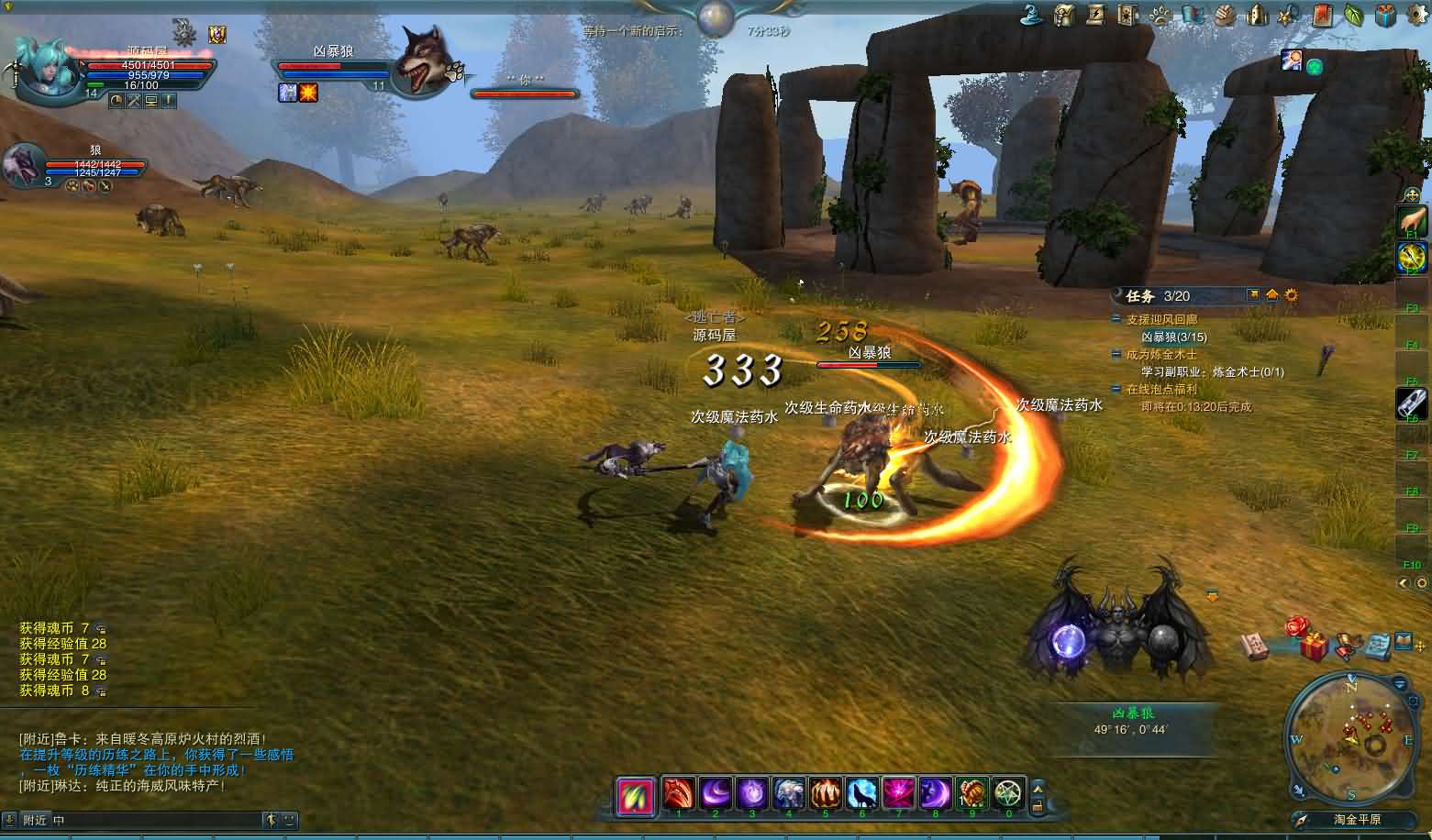
Task: Click the 成为炼金术士 quest entry
Action: 1161,355
